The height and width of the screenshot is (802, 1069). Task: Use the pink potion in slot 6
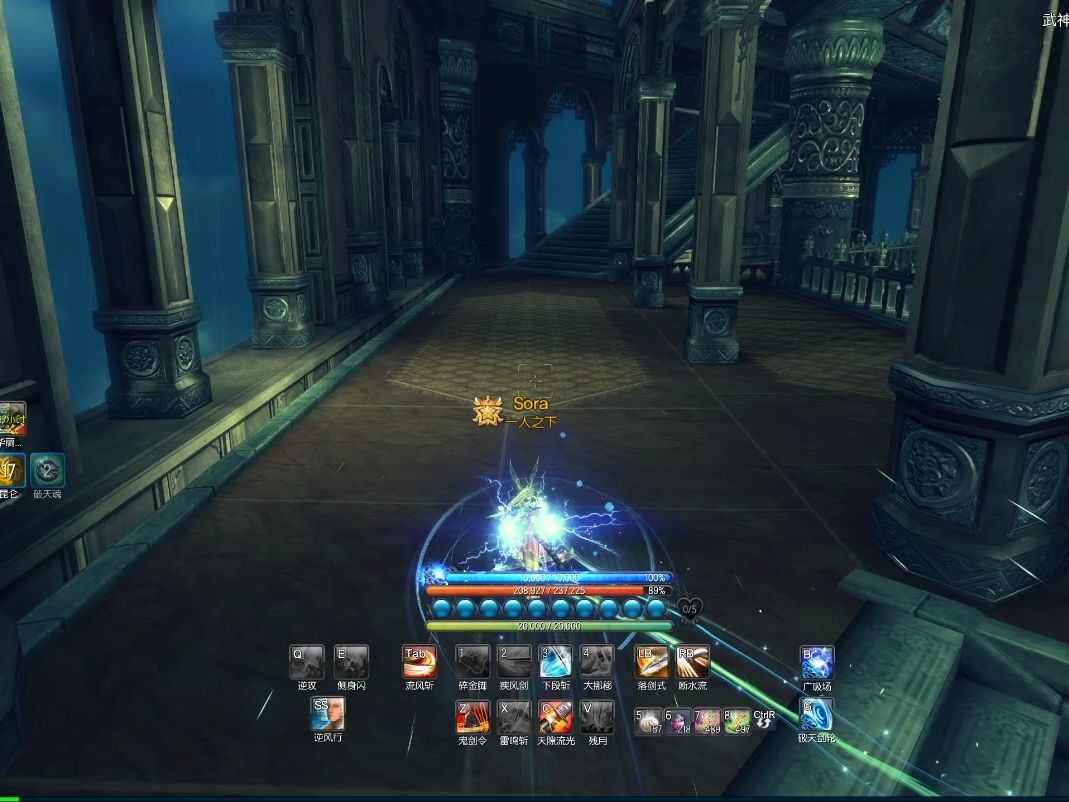[x=678, y=721]
